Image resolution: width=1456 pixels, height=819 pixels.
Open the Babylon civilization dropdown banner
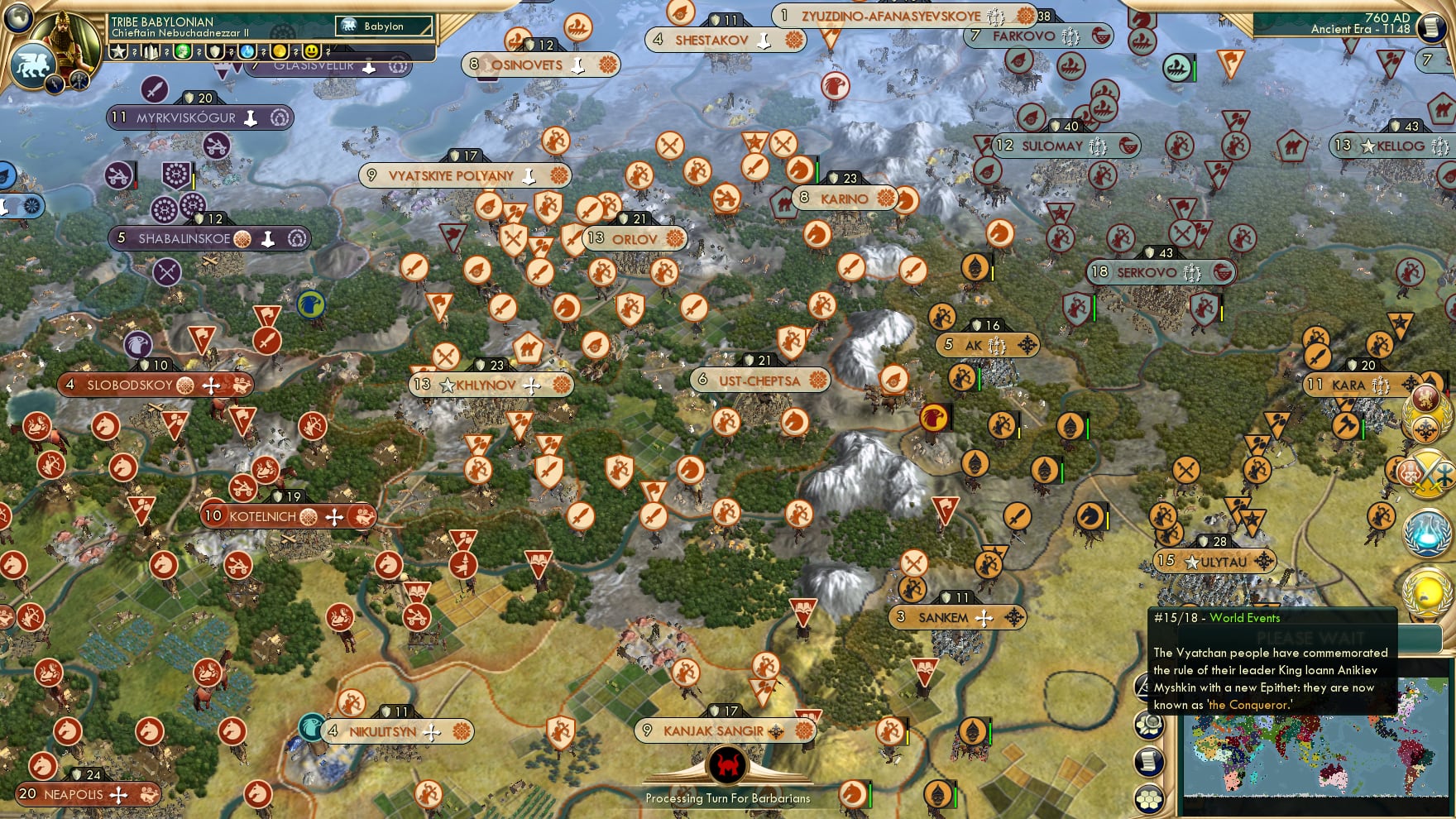pos(382,26)
